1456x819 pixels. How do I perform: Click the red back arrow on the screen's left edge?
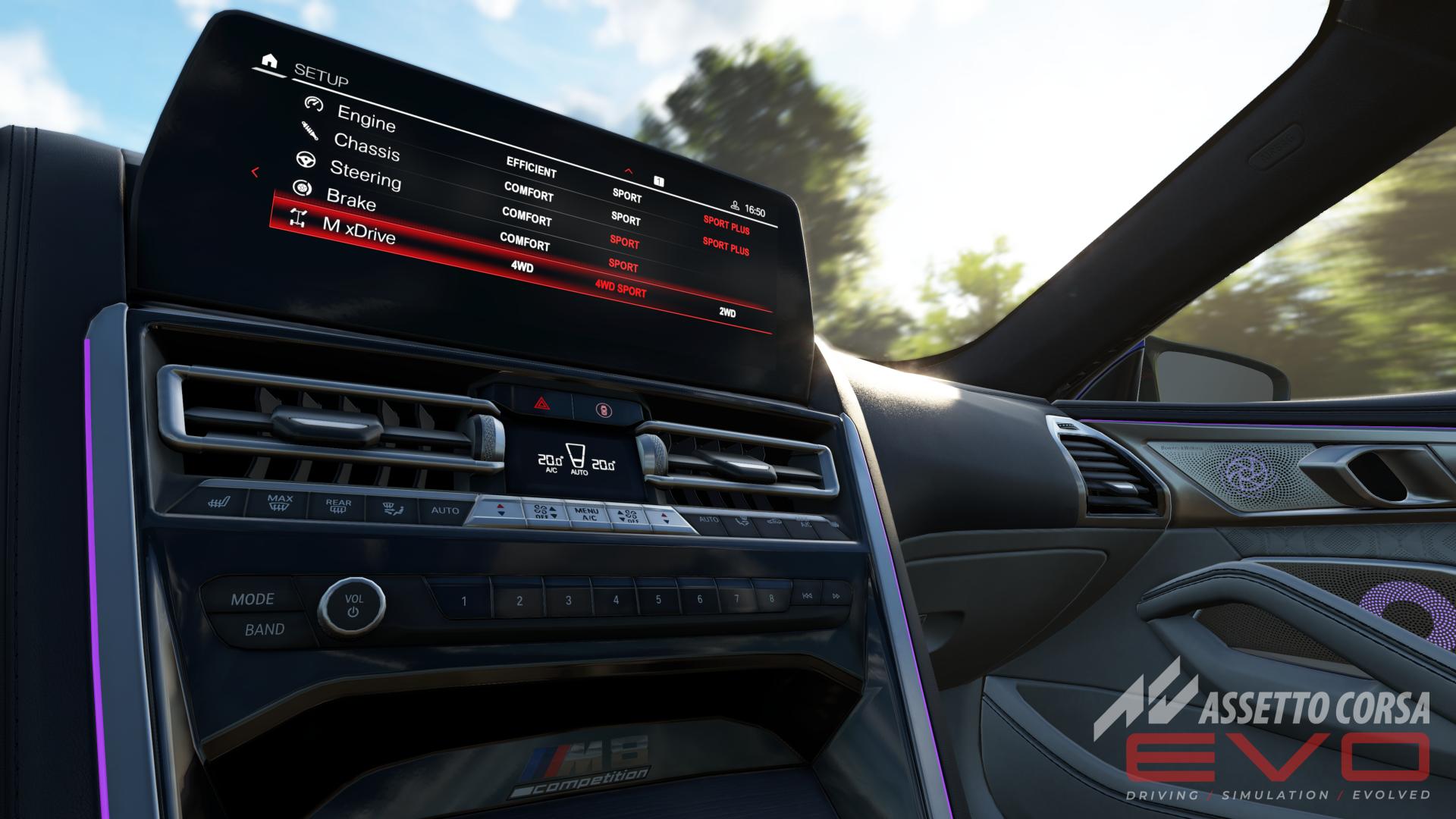pos(256,172)
